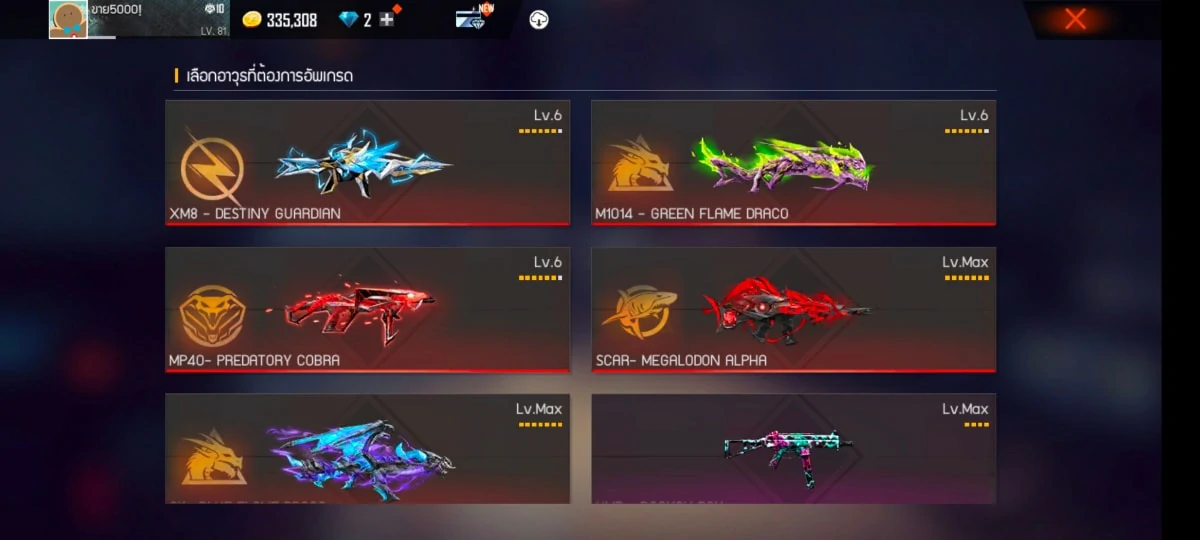Pick the MP40 Predatory Cobra card
The image size is (1200, 540).
[x=368, y=310]
